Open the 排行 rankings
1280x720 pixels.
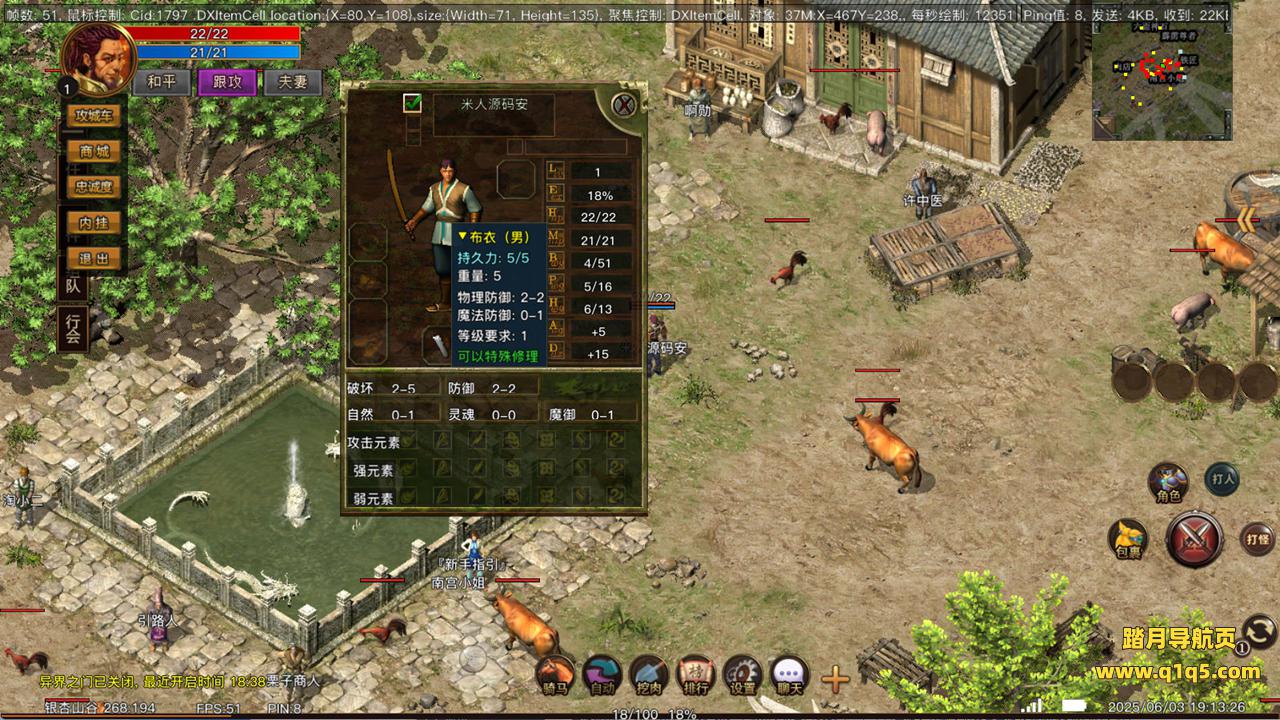coord(695,676)
